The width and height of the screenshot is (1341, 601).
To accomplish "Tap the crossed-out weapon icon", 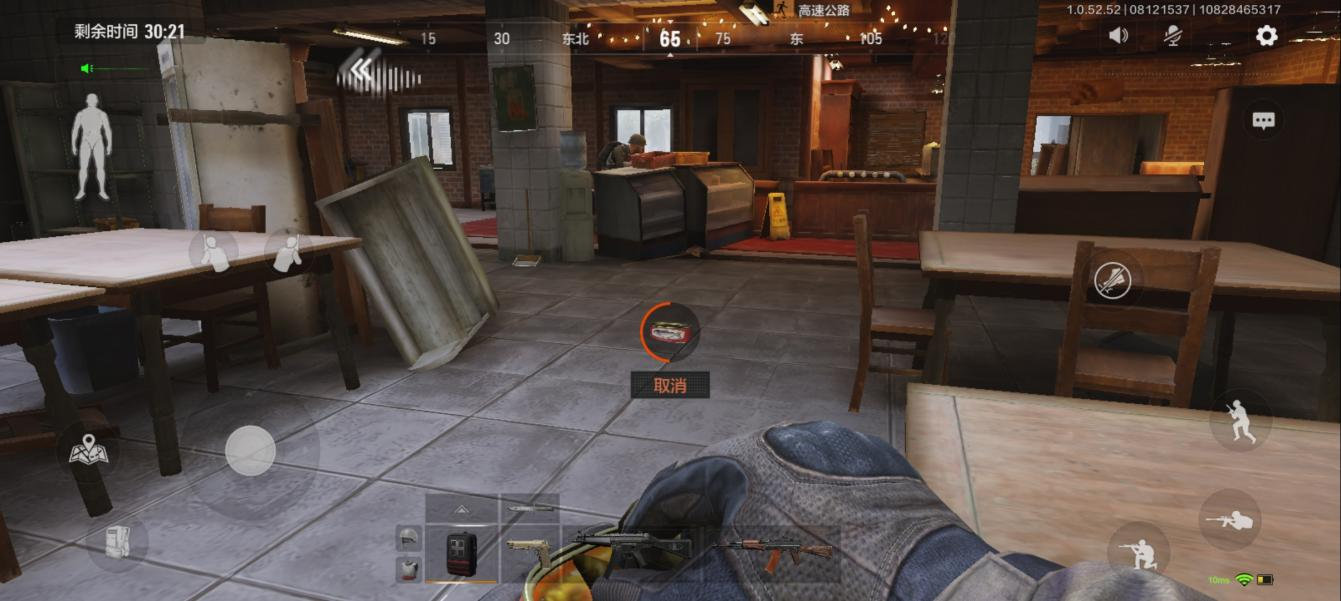I will tap(1112, 281).
